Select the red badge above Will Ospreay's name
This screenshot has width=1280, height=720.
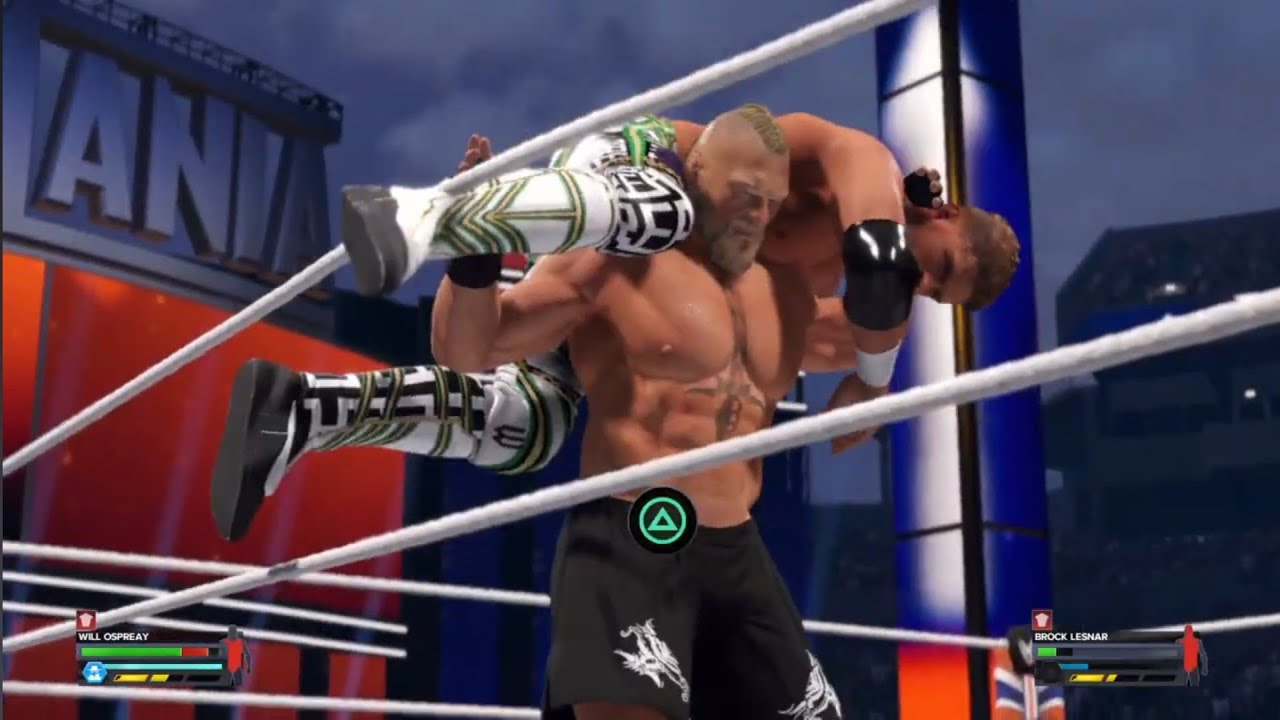[86, 620]
